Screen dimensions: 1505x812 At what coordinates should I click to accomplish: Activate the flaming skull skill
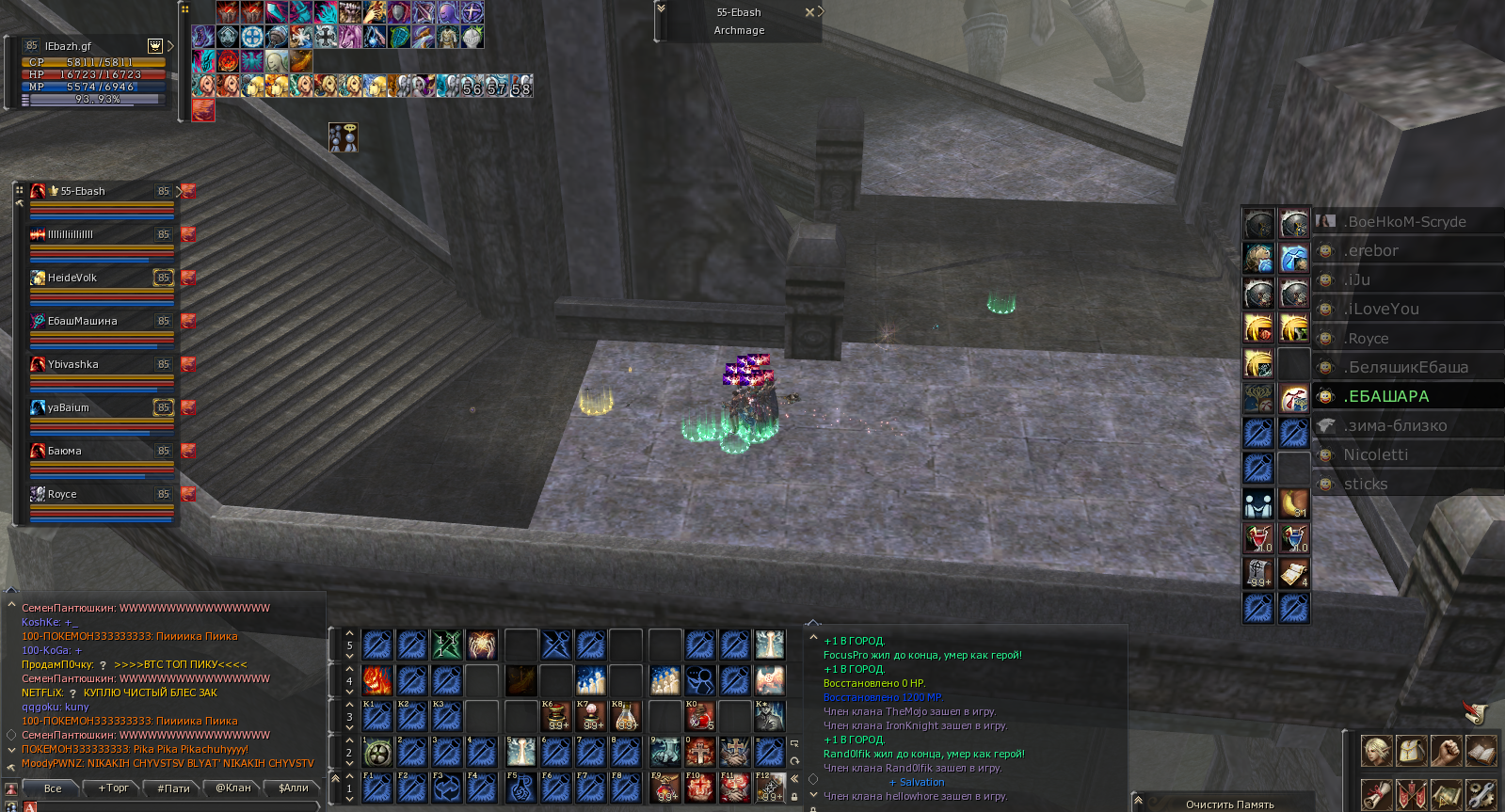pyautogui.click(x=377, y=680)
